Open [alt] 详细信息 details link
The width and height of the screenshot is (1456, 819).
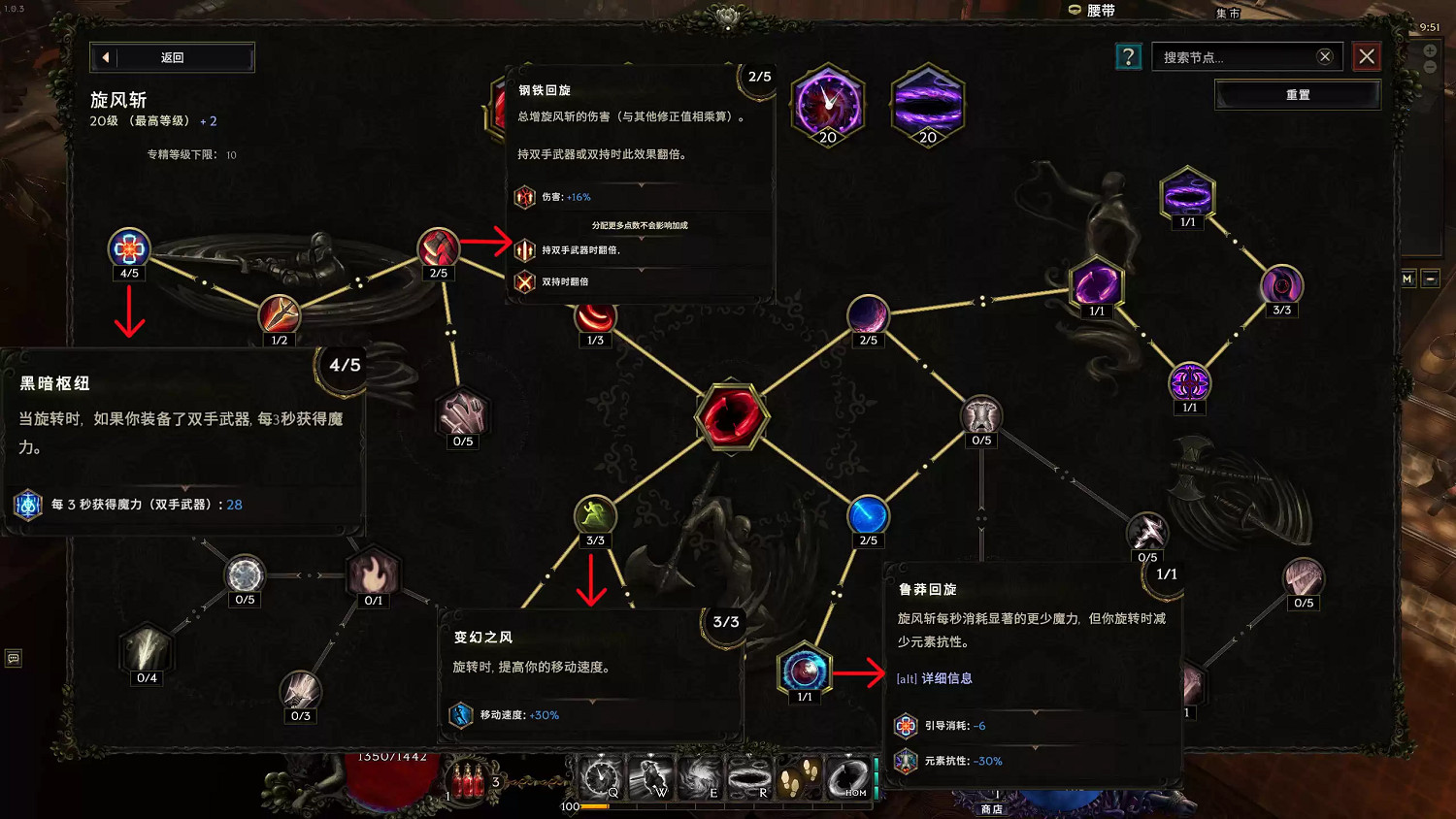(937, 678)
